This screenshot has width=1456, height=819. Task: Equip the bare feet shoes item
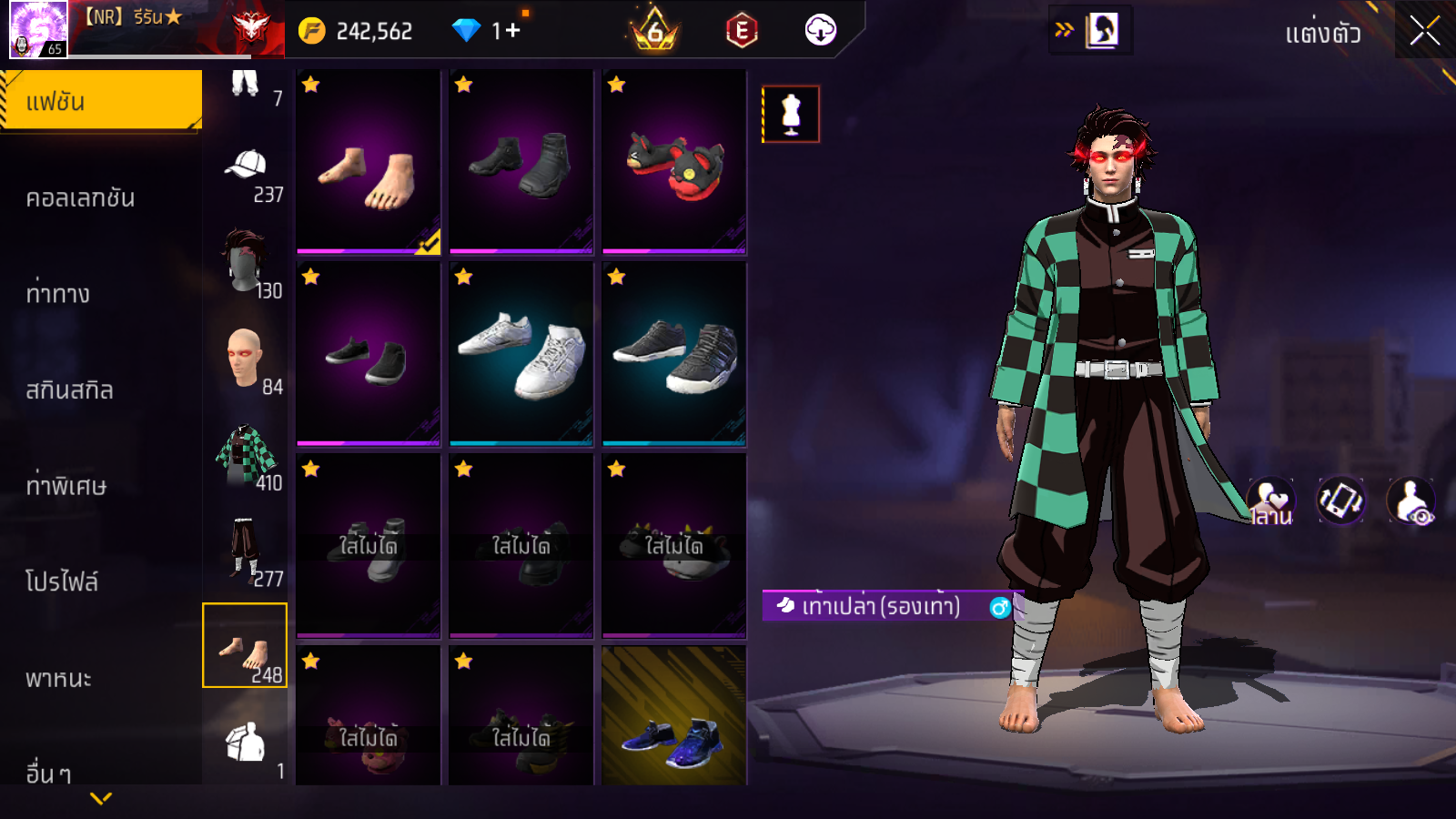[369, 162]
